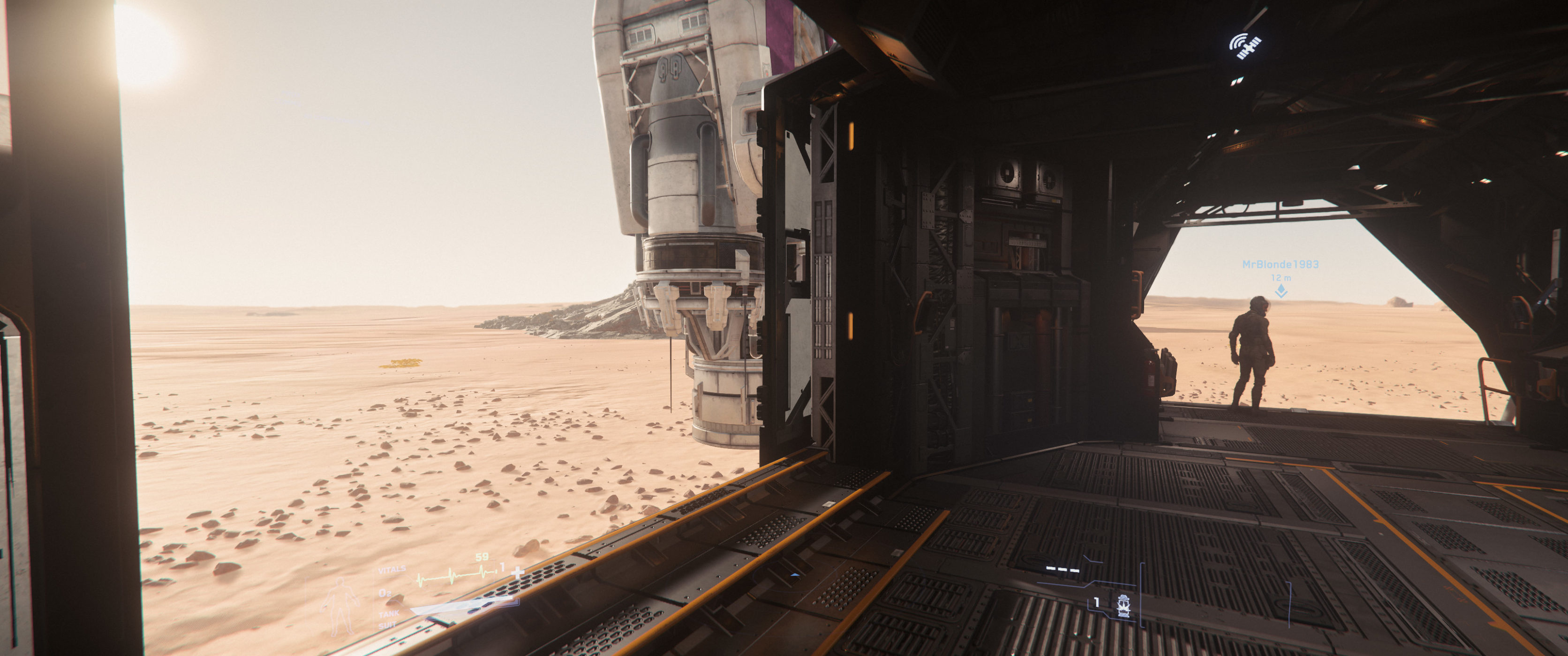This screenshot has width=1568, height=656.
Task: Click the satellite signal icon
Action: 1245,45
